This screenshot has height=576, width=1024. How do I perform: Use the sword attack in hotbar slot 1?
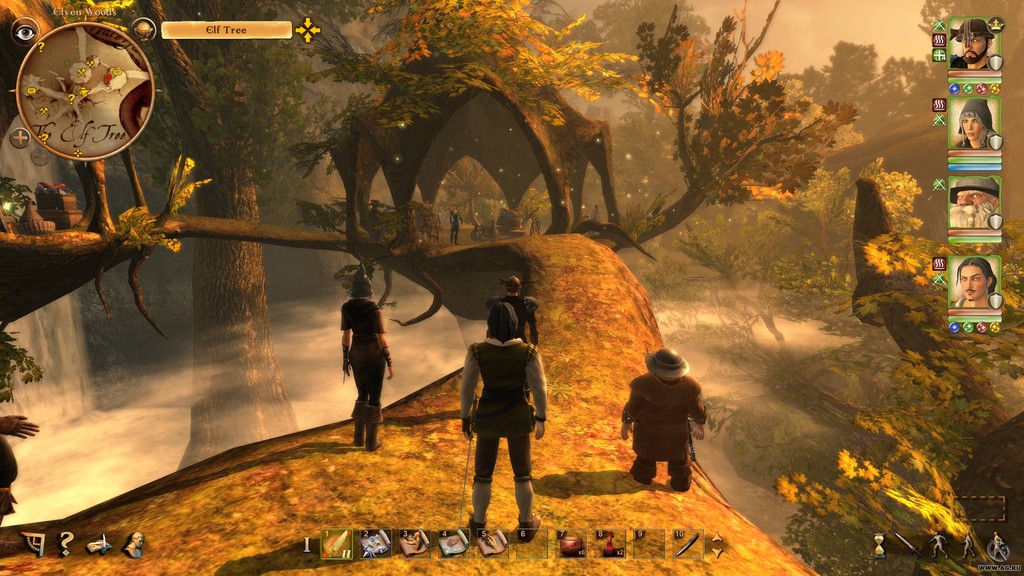pyautogui.click(x=337, y=543)
